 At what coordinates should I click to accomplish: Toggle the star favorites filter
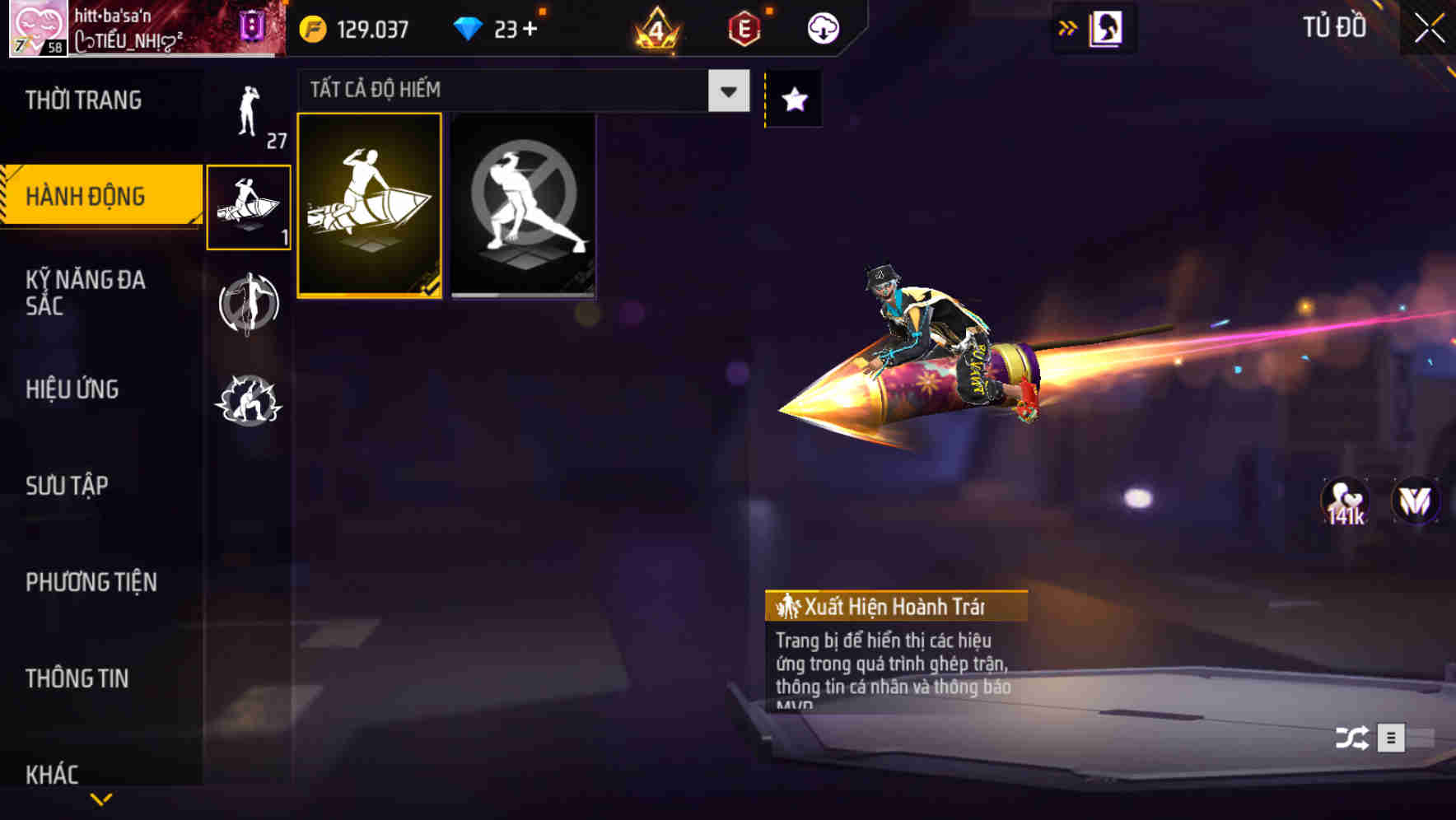pos(793,100)
